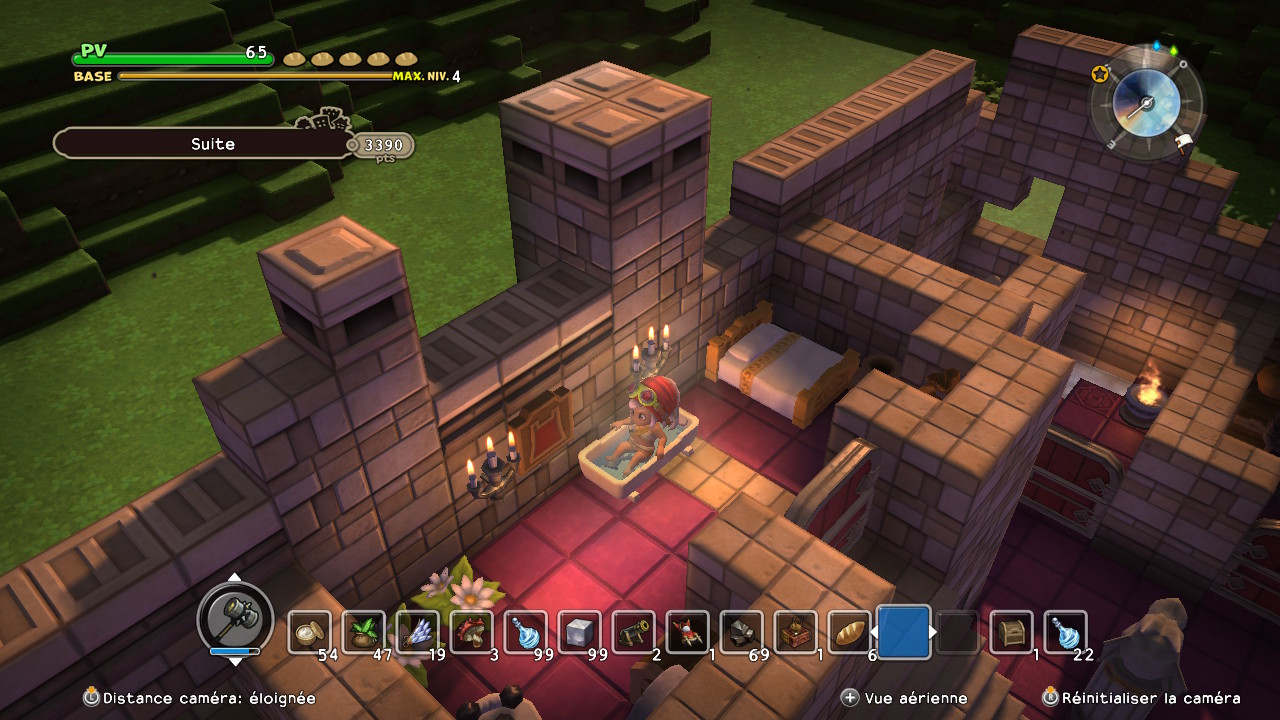The width and height of the screenshot is (1280, 720).
Task: Pick the red mushroom hotbar slot
Action: [x=472, y=632]
